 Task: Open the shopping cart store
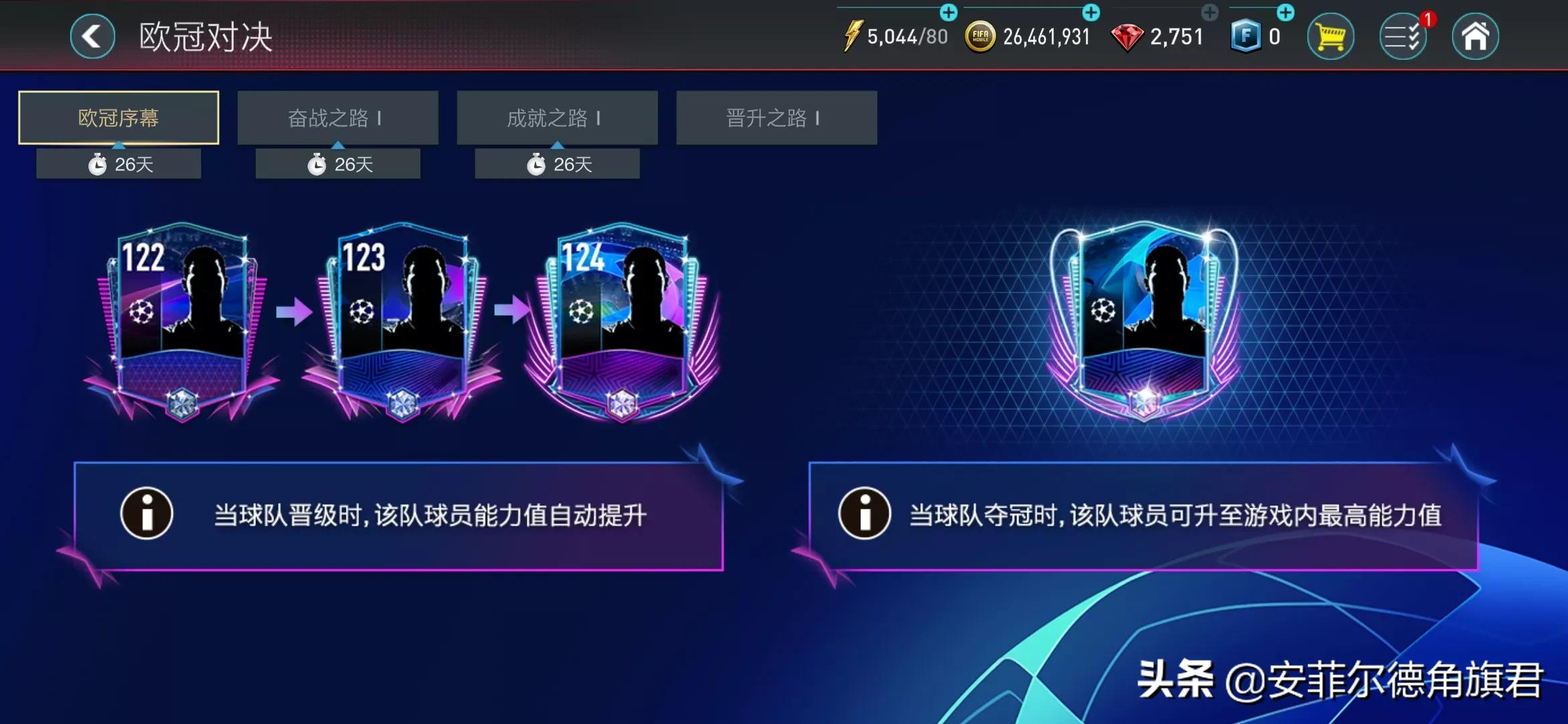point(1331,36)
